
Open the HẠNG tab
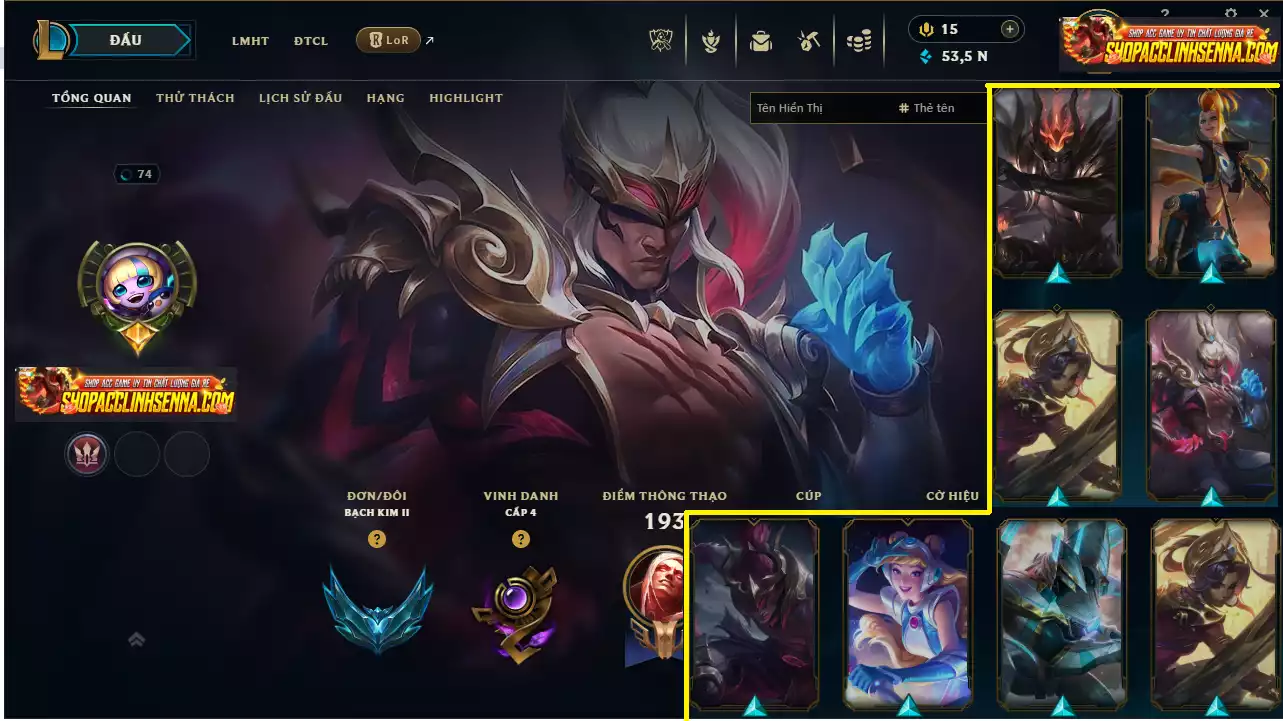coord(385,97)
